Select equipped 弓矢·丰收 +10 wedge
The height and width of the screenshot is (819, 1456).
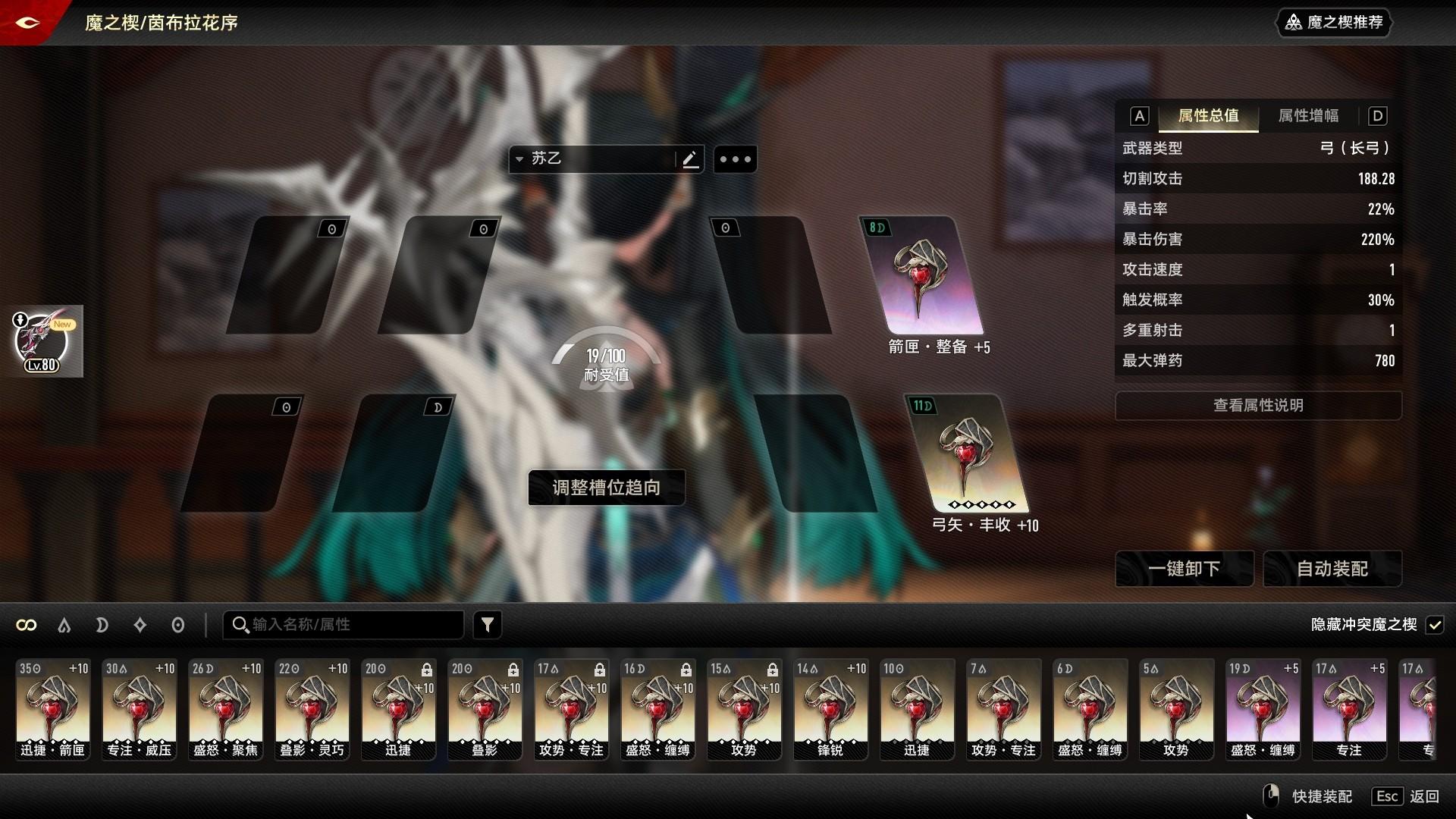[x=968, y=453]
